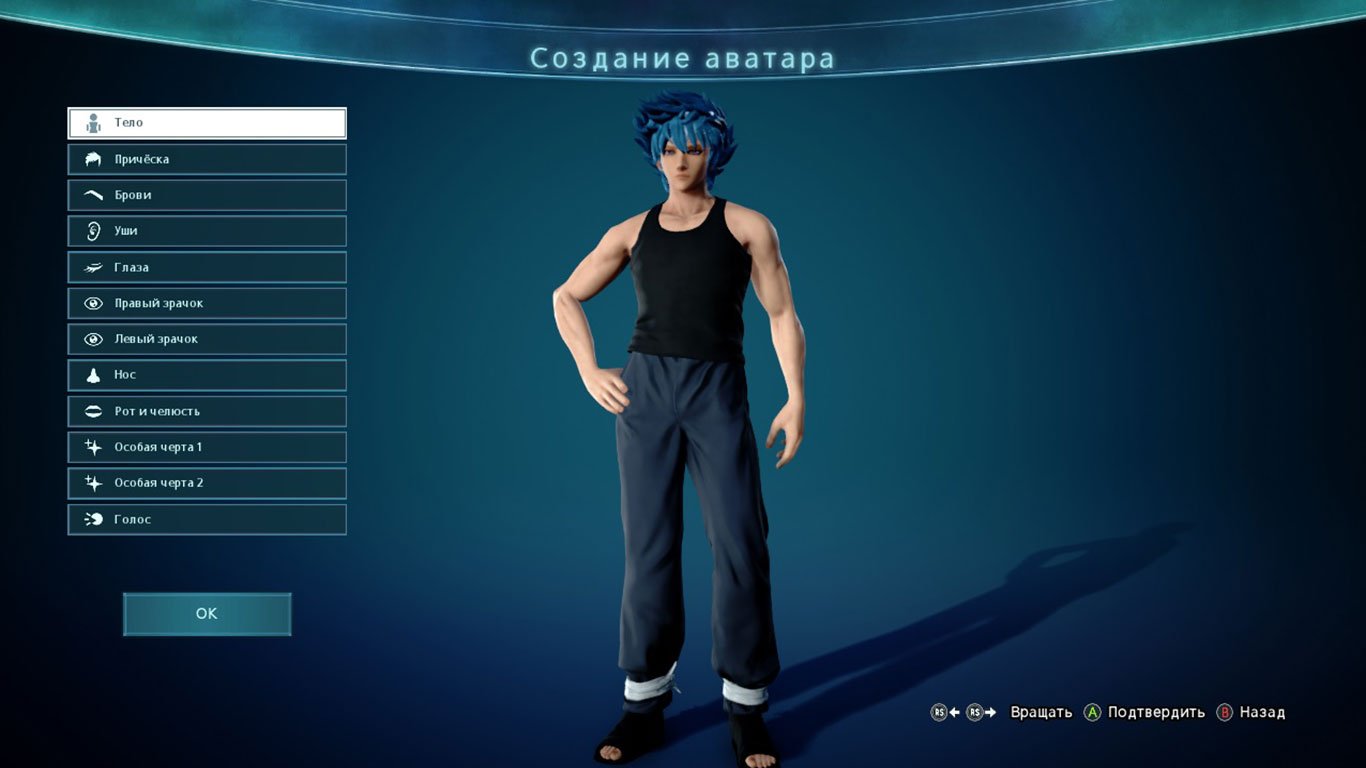
Task: Click the hairstyle icon next to Причёска
Action: (x=93, y=158)
